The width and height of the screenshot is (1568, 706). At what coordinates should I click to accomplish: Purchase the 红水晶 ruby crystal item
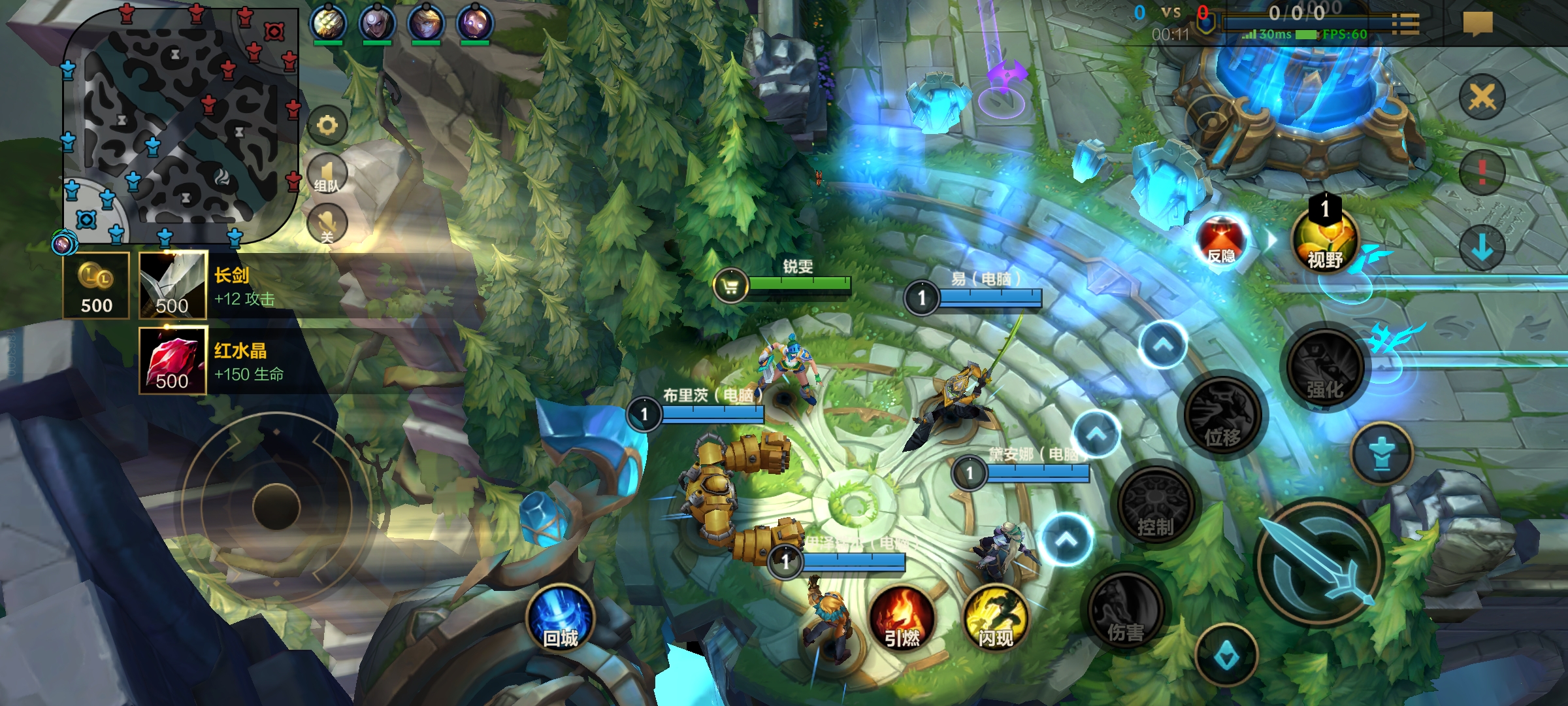tap(173, 361)
